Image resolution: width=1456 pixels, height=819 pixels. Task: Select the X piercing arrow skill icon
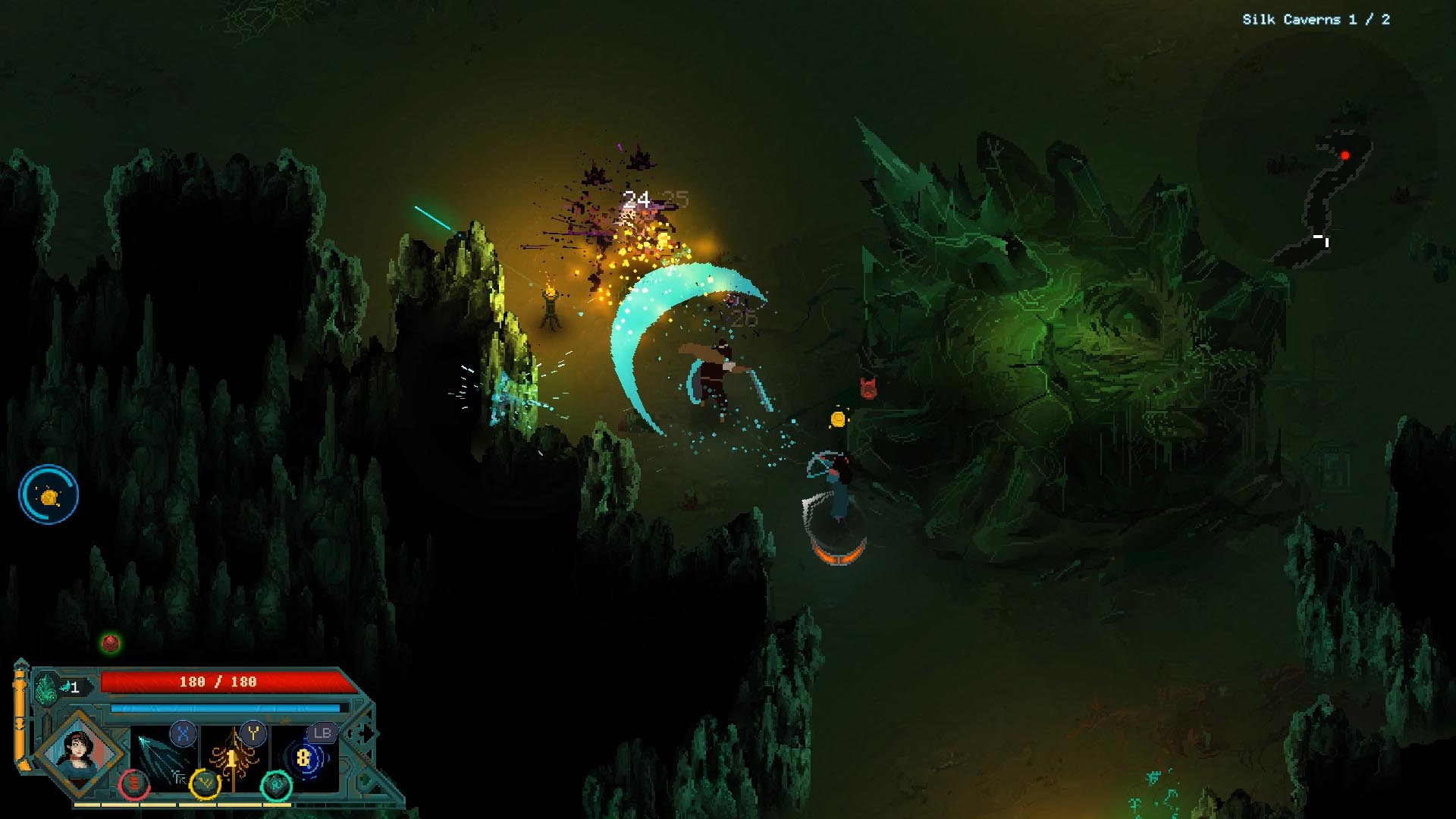183,733
